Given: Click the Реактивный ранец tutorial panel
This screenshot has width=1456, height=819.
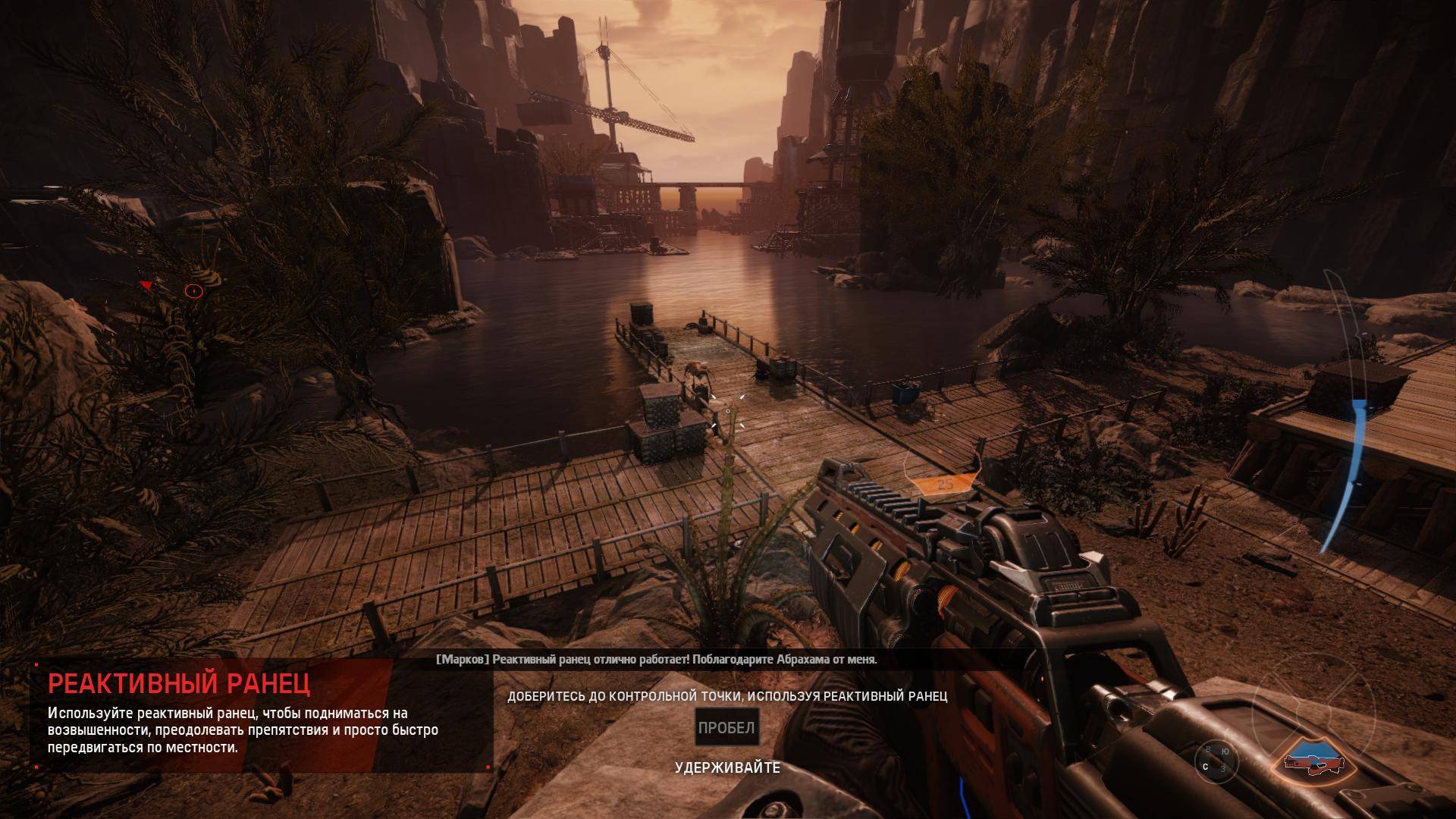Looking at the screenshot, I should tap(262, 715).
